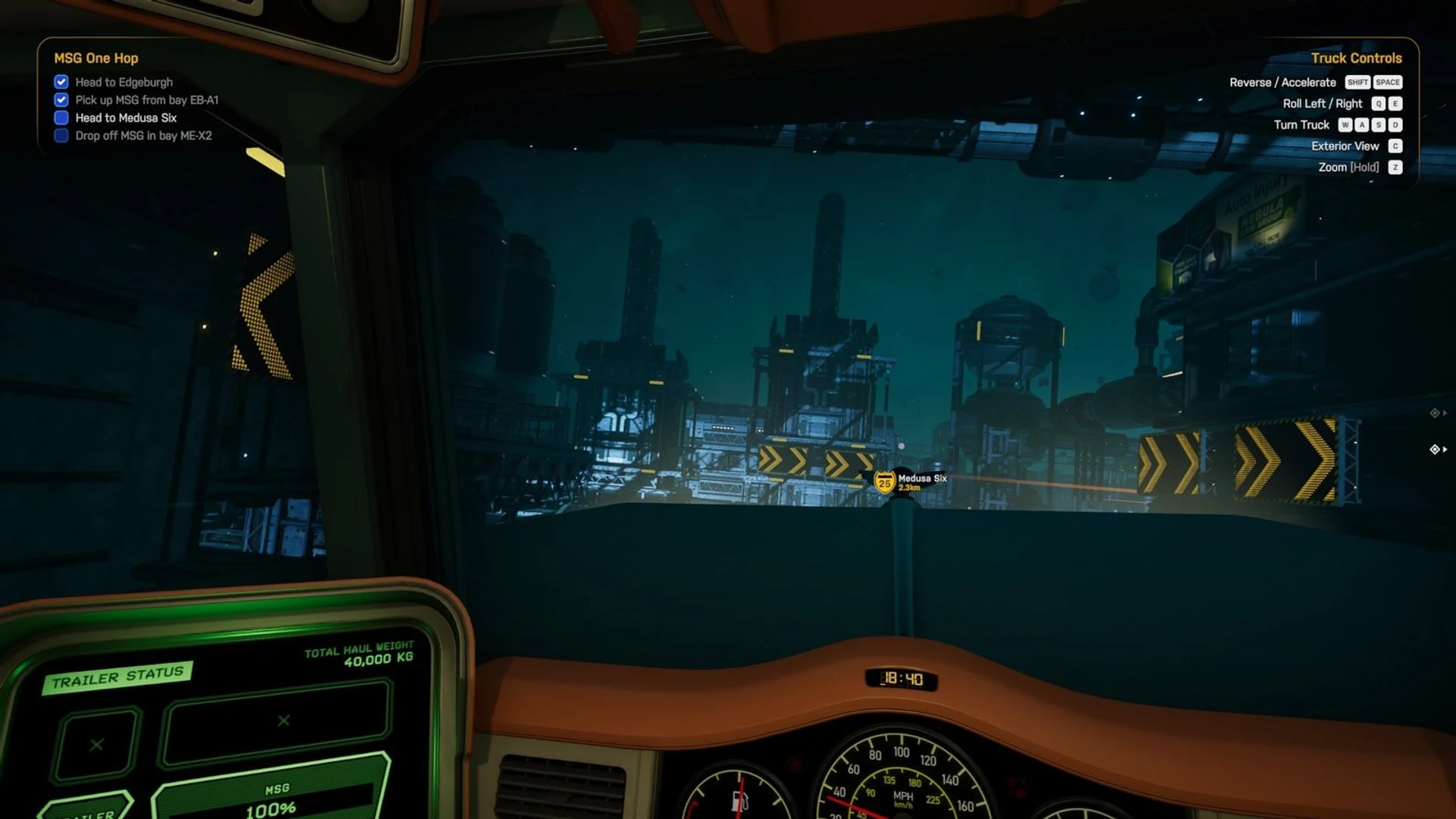Select the Drop off MSG objective
The width and height of the screenshot is (1456, 819).
(143, 136)
